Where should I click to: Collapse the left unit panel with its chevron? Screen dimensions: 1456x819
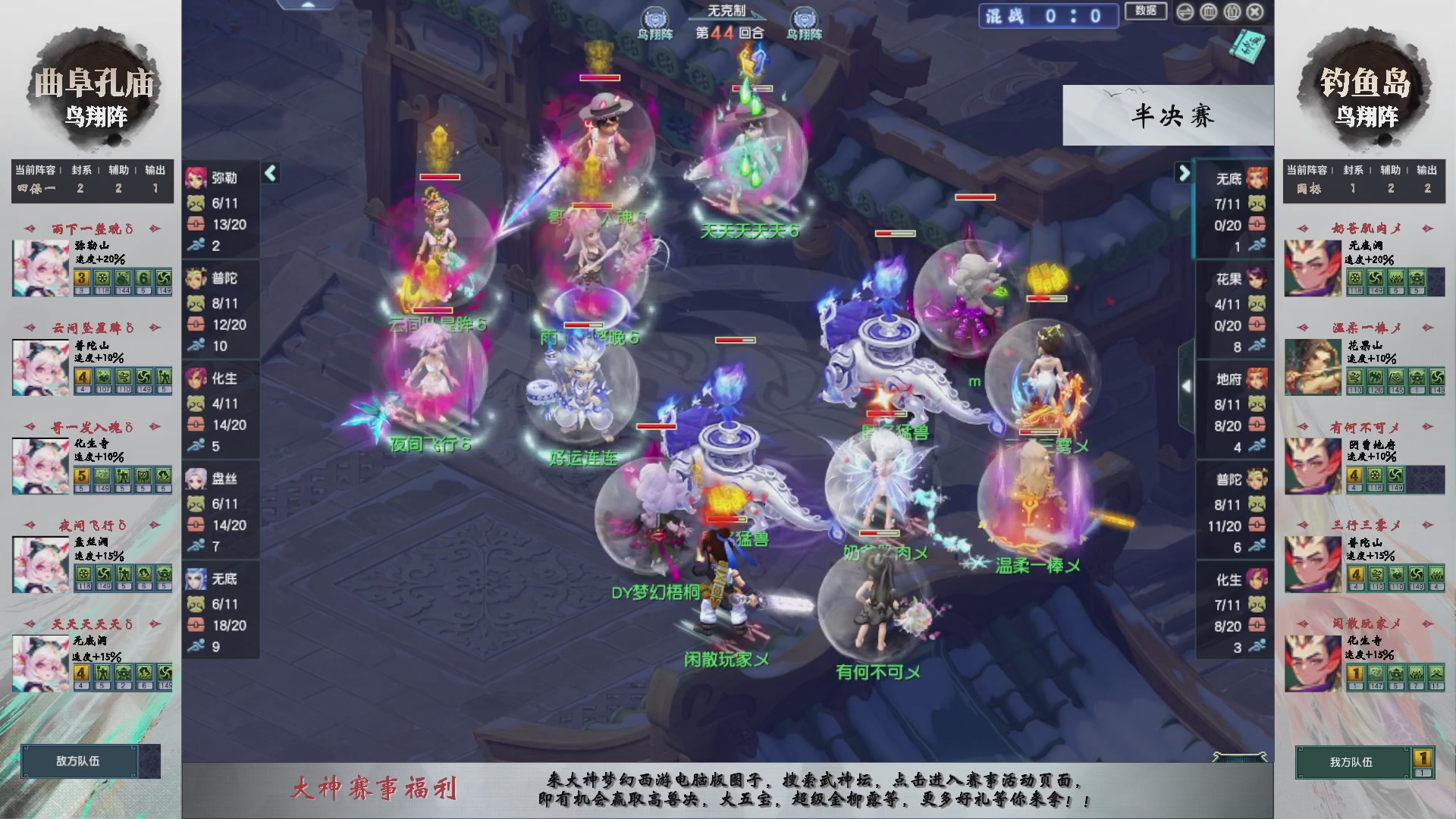269,173
